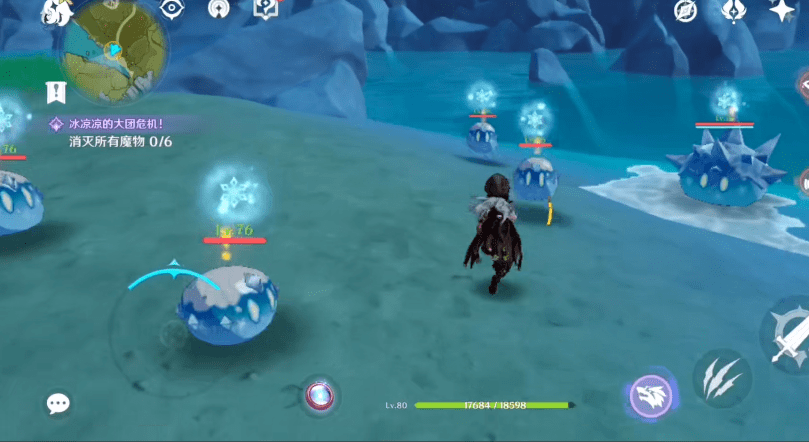Image resolution: width=809 pixels, height=442 pixels.
Task: Use the round red gadget item
Action: point(320,395)
